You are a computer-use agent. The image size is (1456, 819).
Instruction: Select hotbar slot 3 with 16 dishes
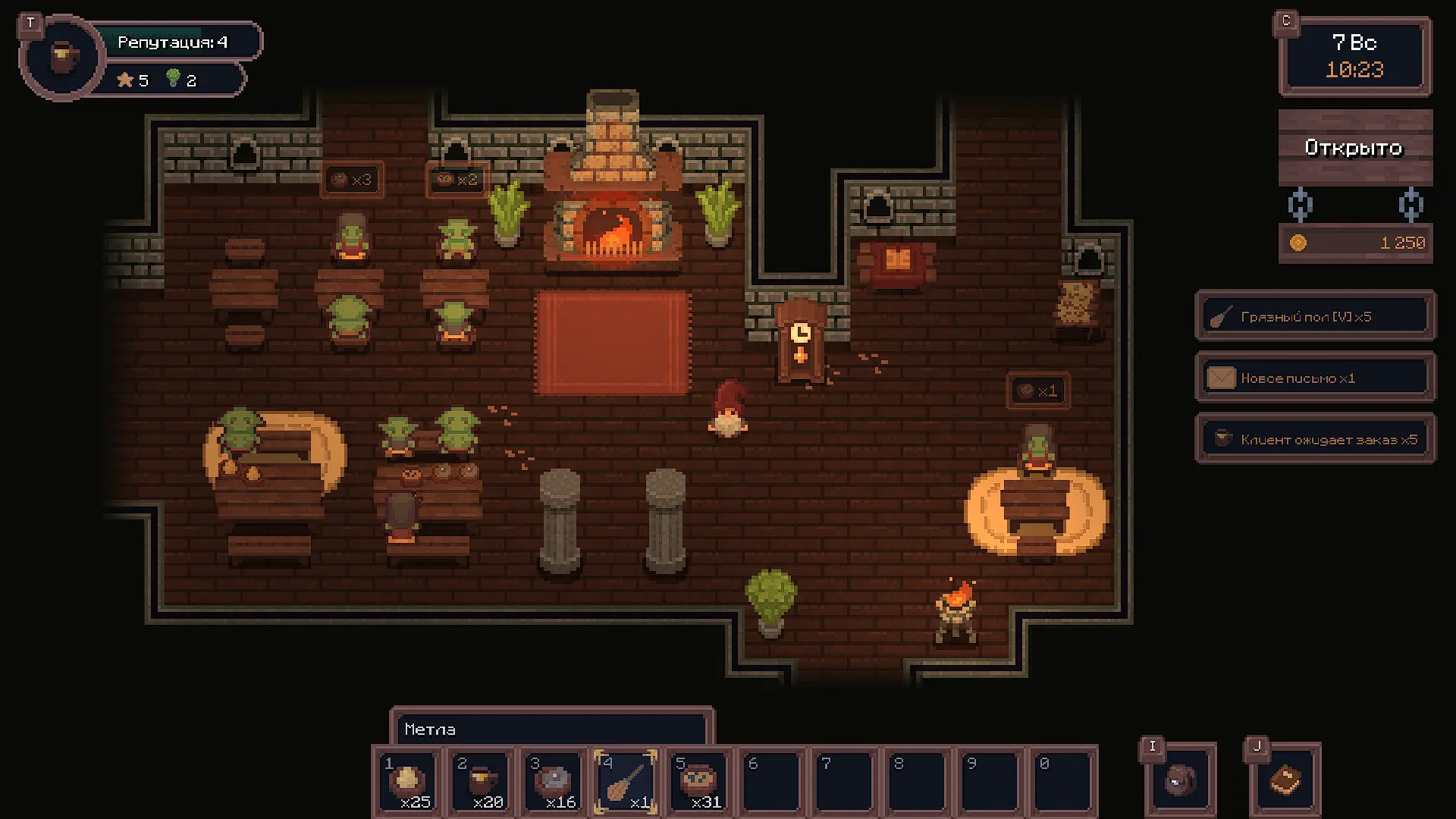coord(554,781)
